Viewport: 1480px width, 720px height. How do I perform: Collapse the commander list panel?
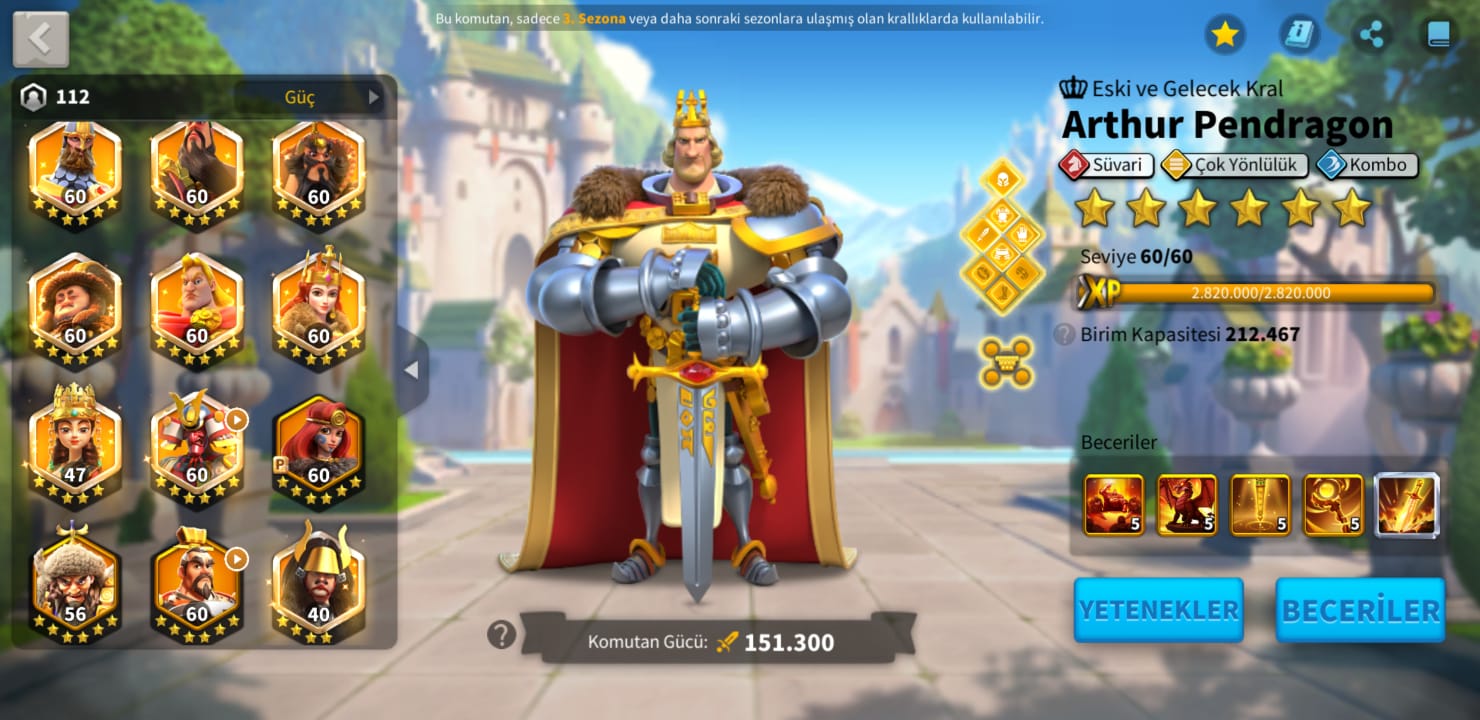click(x=411, y=370)
